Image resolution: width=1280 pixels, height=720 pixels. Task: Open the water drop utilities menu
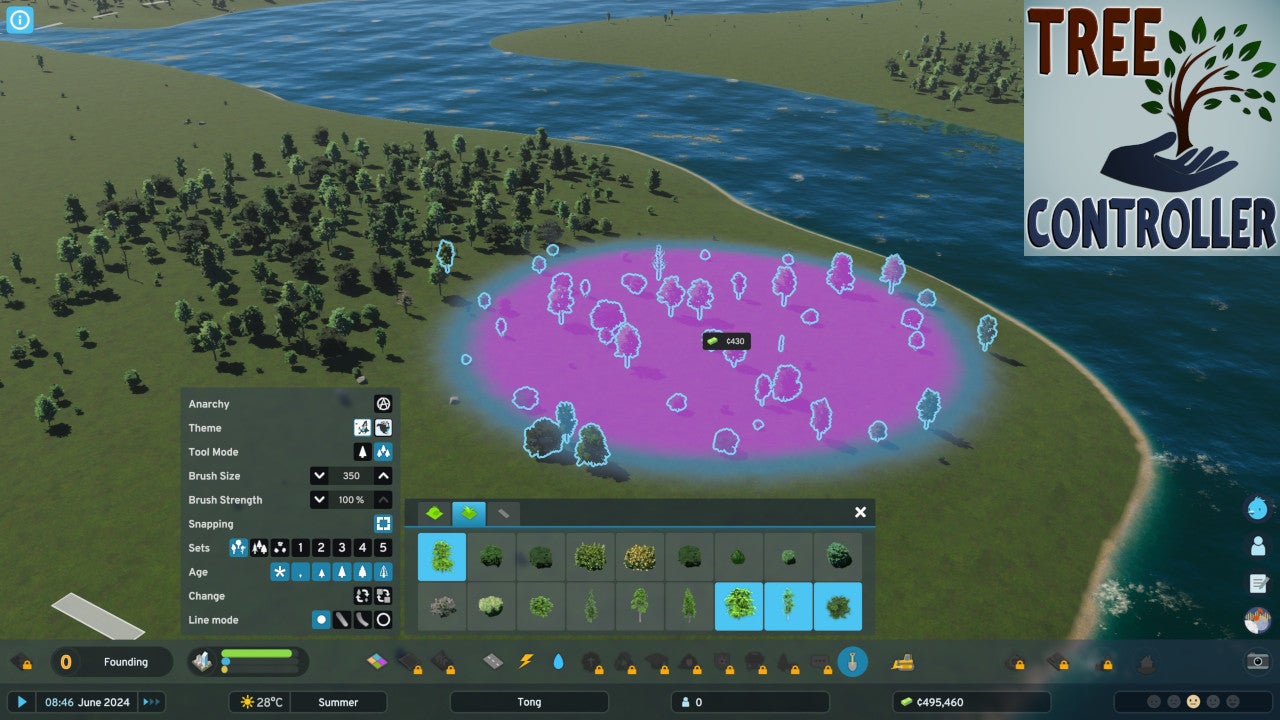tap(558, 661)
